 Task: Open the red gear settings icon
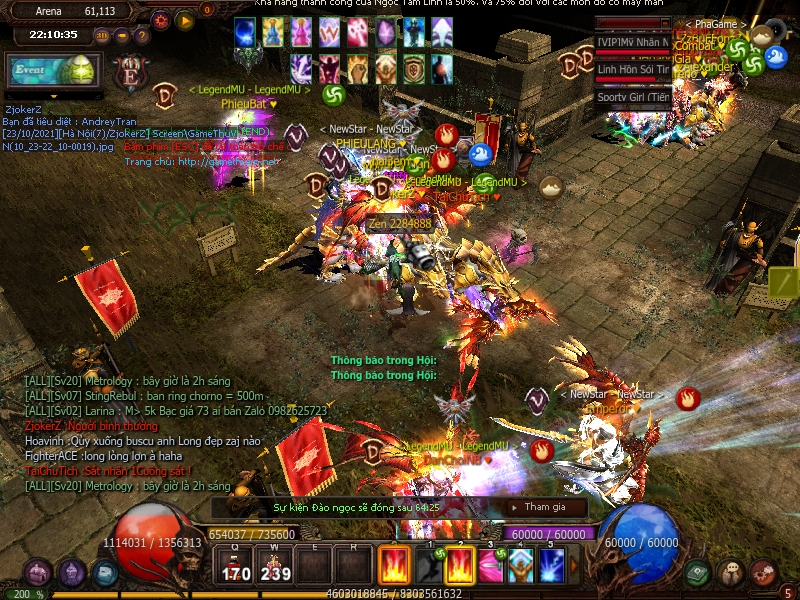(x=161, y=20)
